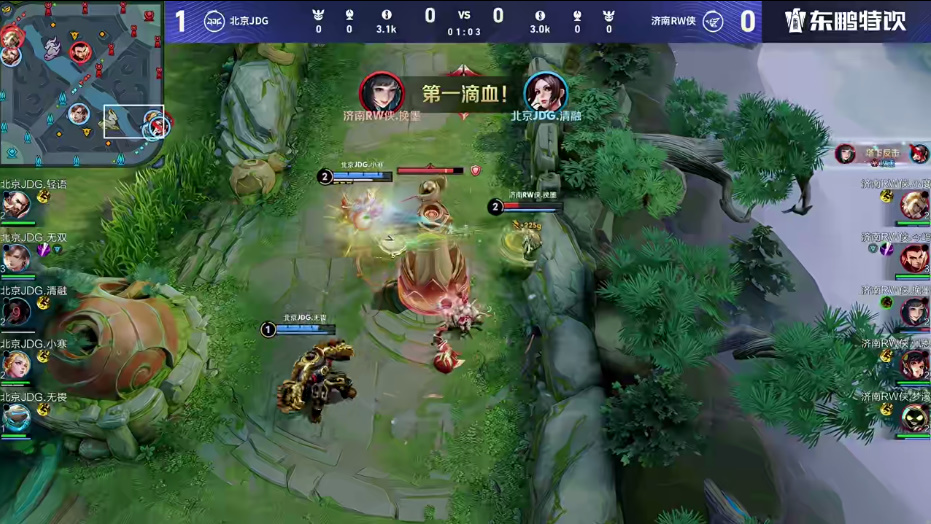This screenshot has height=524, width=931.
Task: Click the 济南RW侠.晚墨 portrait in first blood banner
Action: (381, 93)
